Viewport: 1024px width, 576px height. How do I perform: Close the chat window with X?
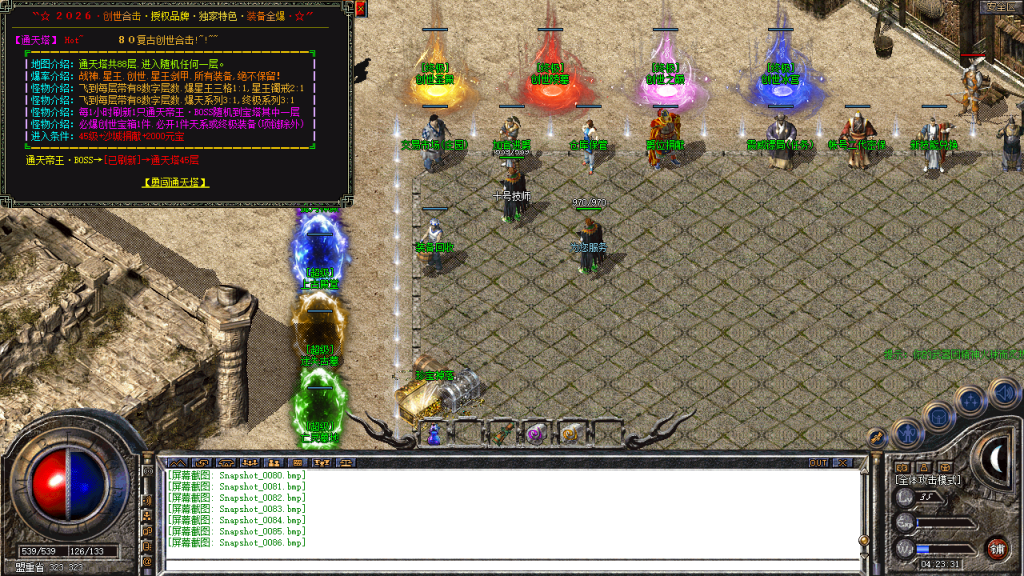tap(844, 462)
